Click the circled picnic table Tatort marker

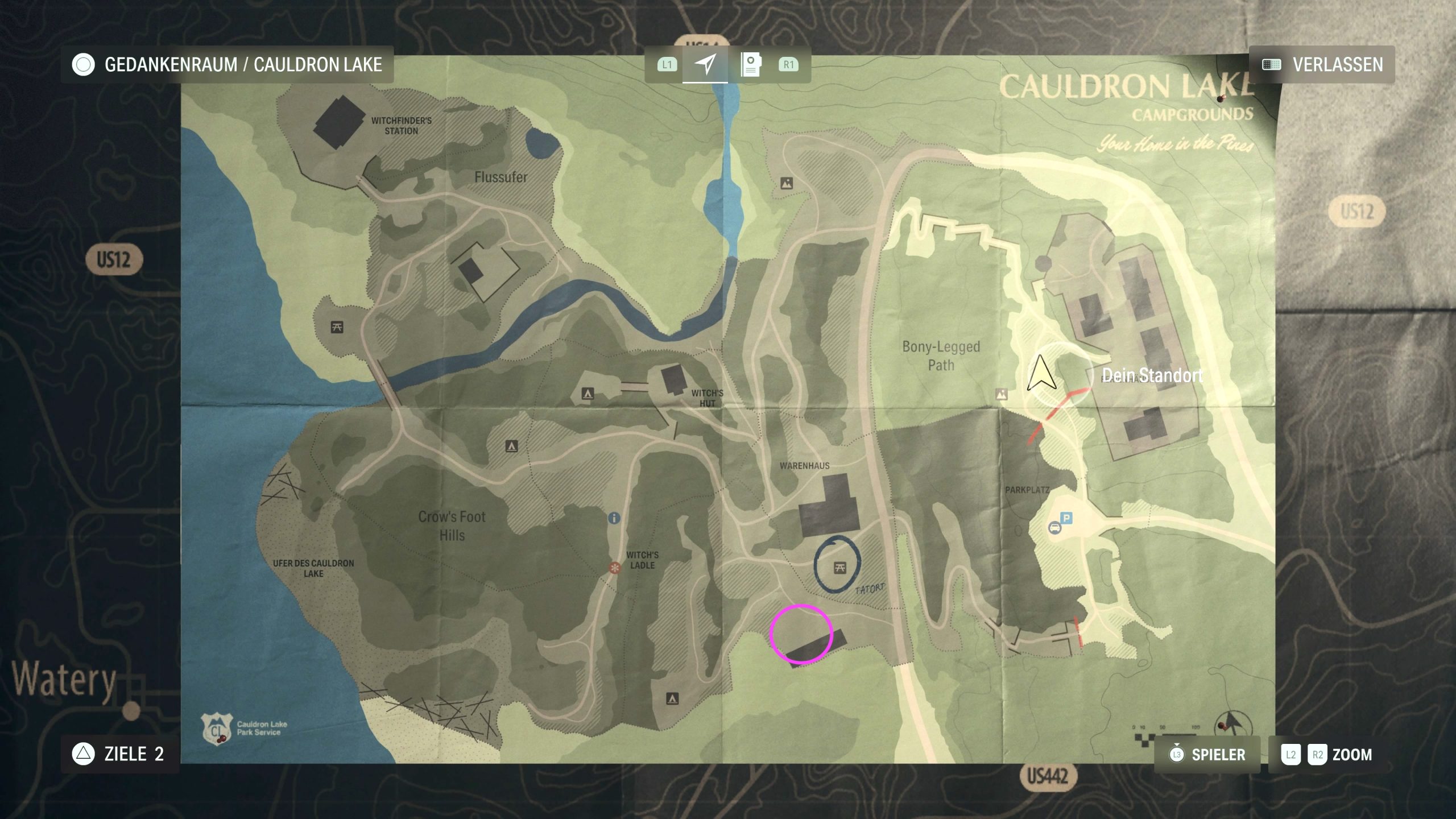pos(839,567)
